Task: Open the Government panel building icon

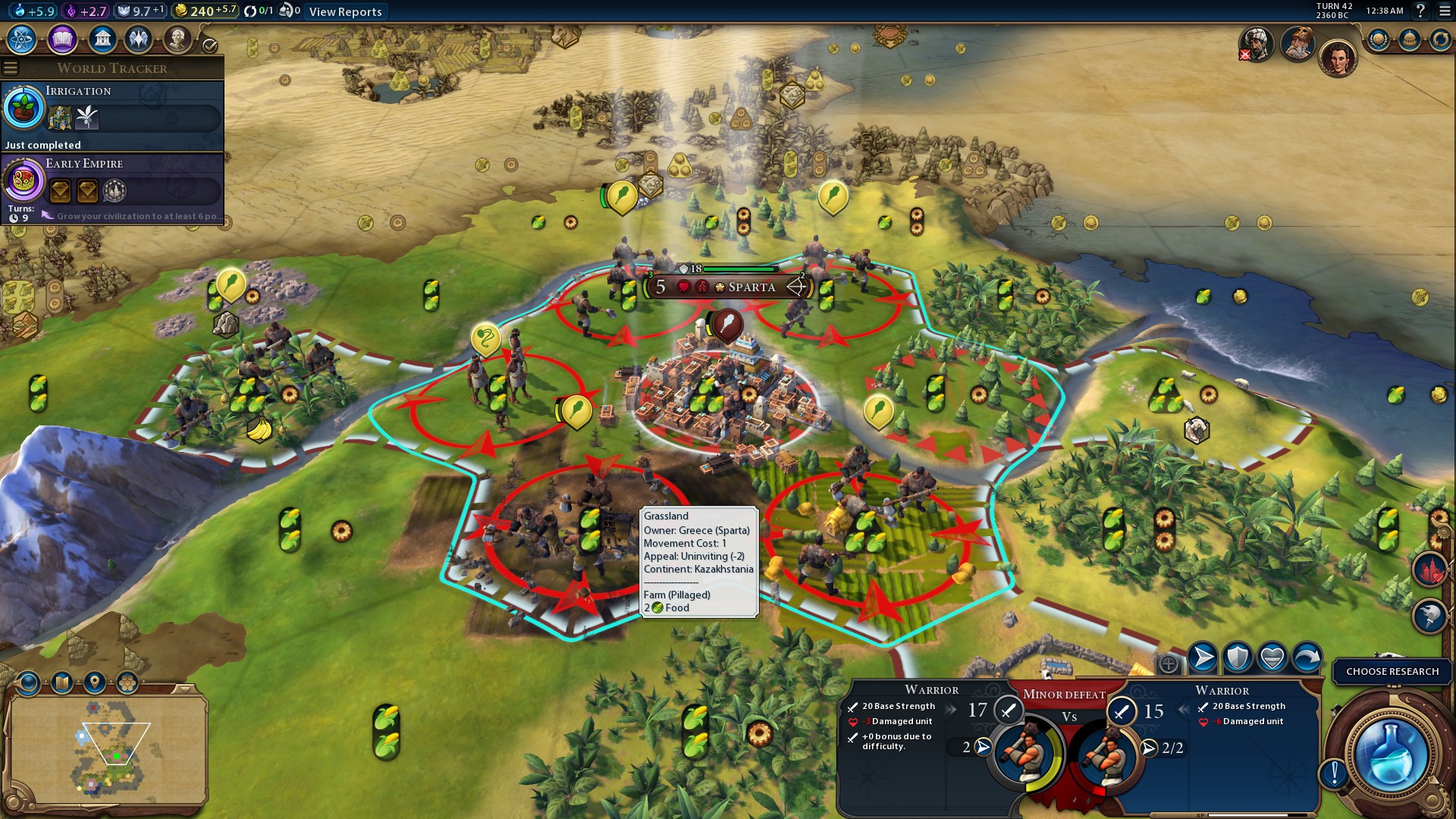Action: pyautogui.click(x=104, y=39)
